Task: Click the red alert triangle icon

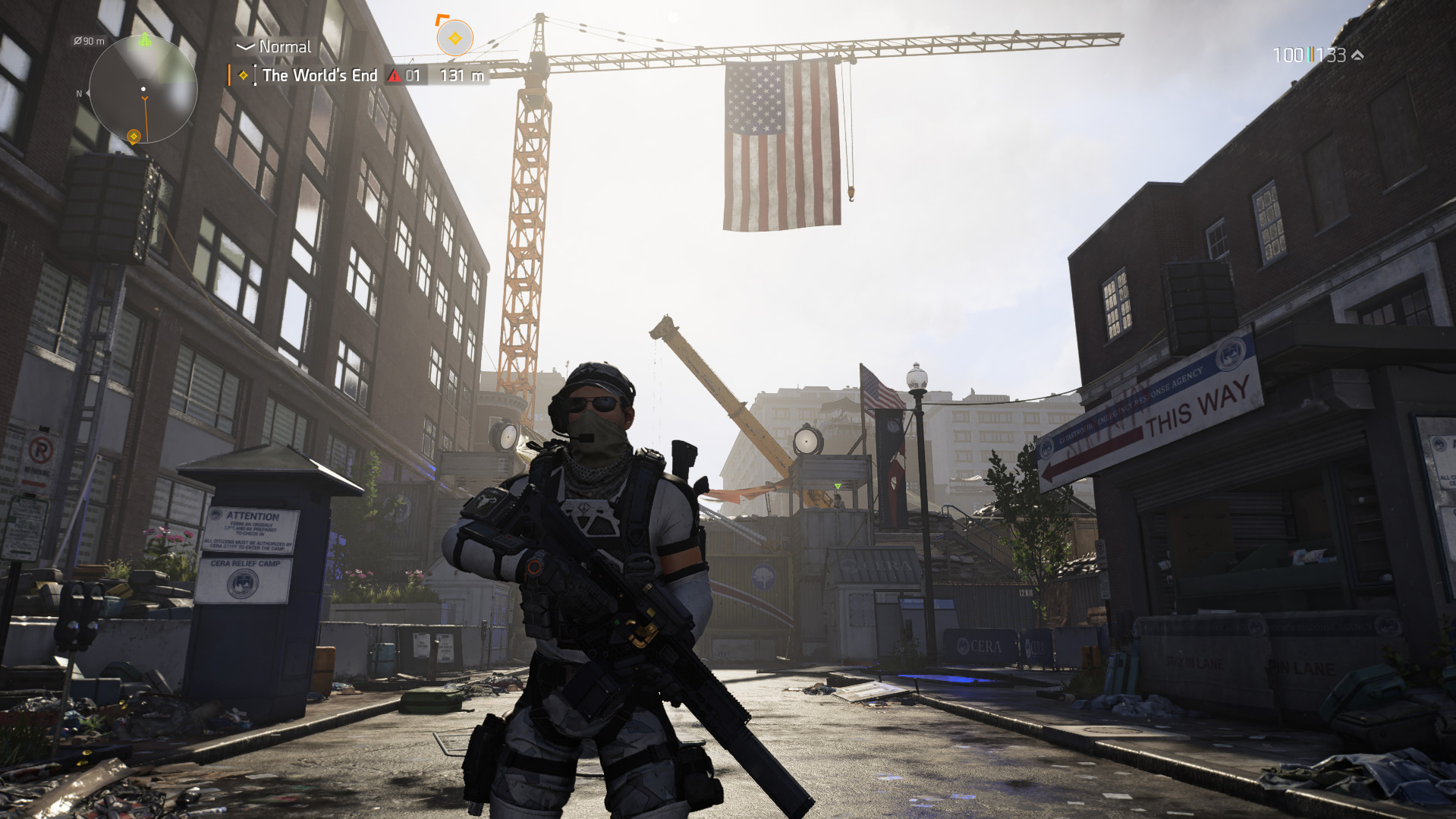Action: 394,75
